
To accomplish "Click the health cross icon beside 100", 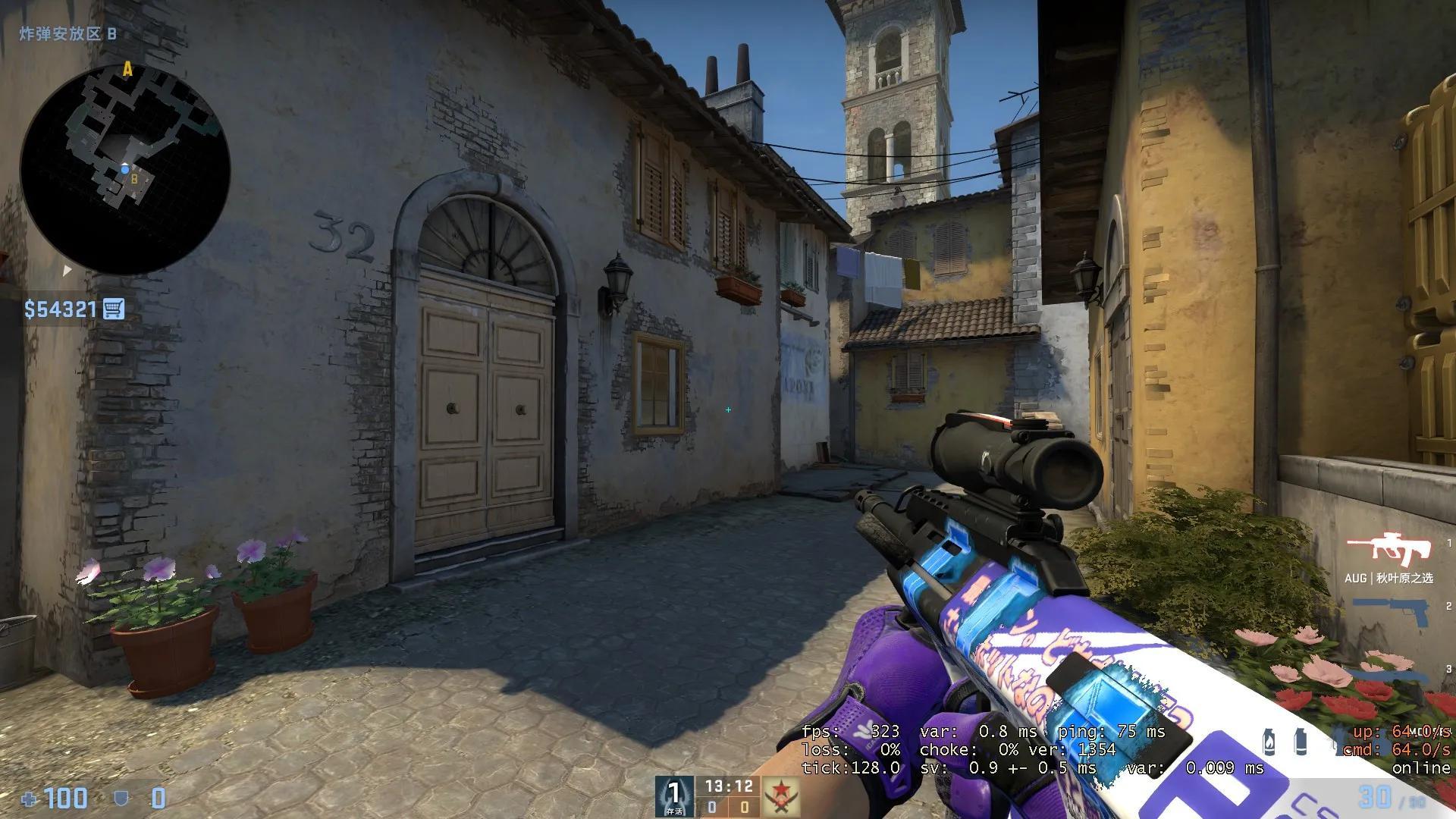I will 29,799.
